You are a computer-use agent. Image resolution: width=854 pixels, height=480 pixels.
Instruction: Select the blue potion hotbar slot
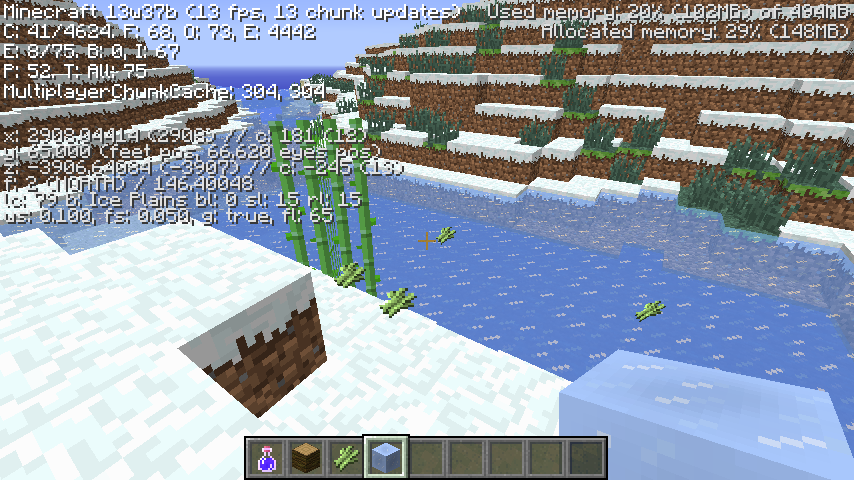[x=266, y=458]
